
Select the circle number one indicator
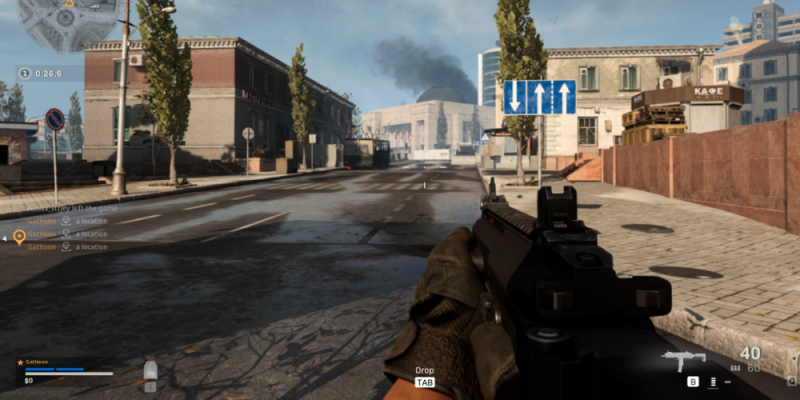coord(23,72)
